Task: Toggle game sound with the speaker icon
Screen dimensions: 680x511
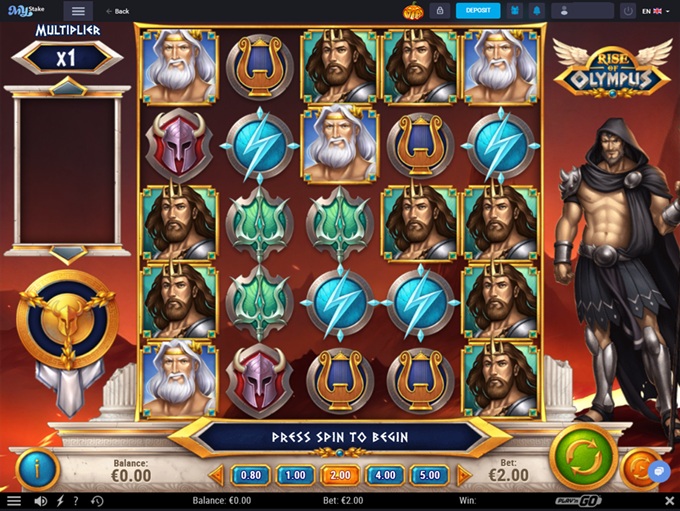Action: [x=41, y=501]
